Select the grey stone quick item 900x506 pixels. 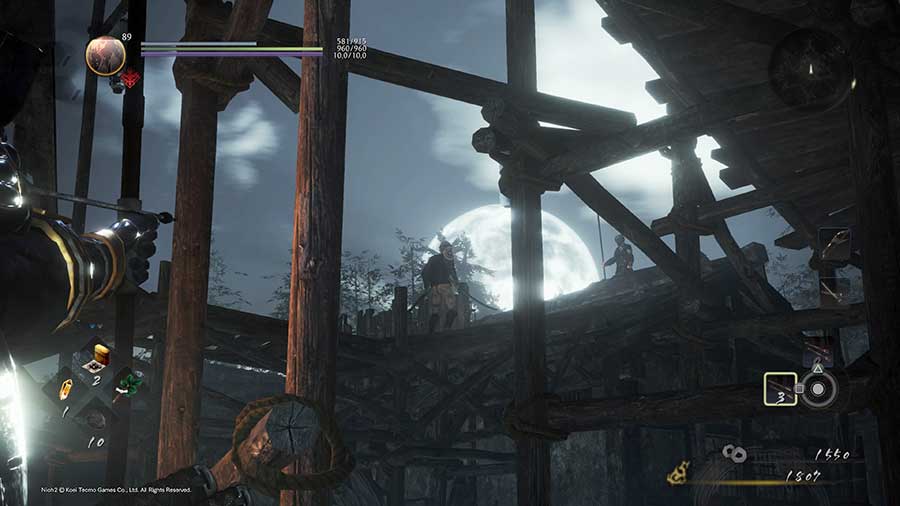pyautogui.click(x=95, y=418)
